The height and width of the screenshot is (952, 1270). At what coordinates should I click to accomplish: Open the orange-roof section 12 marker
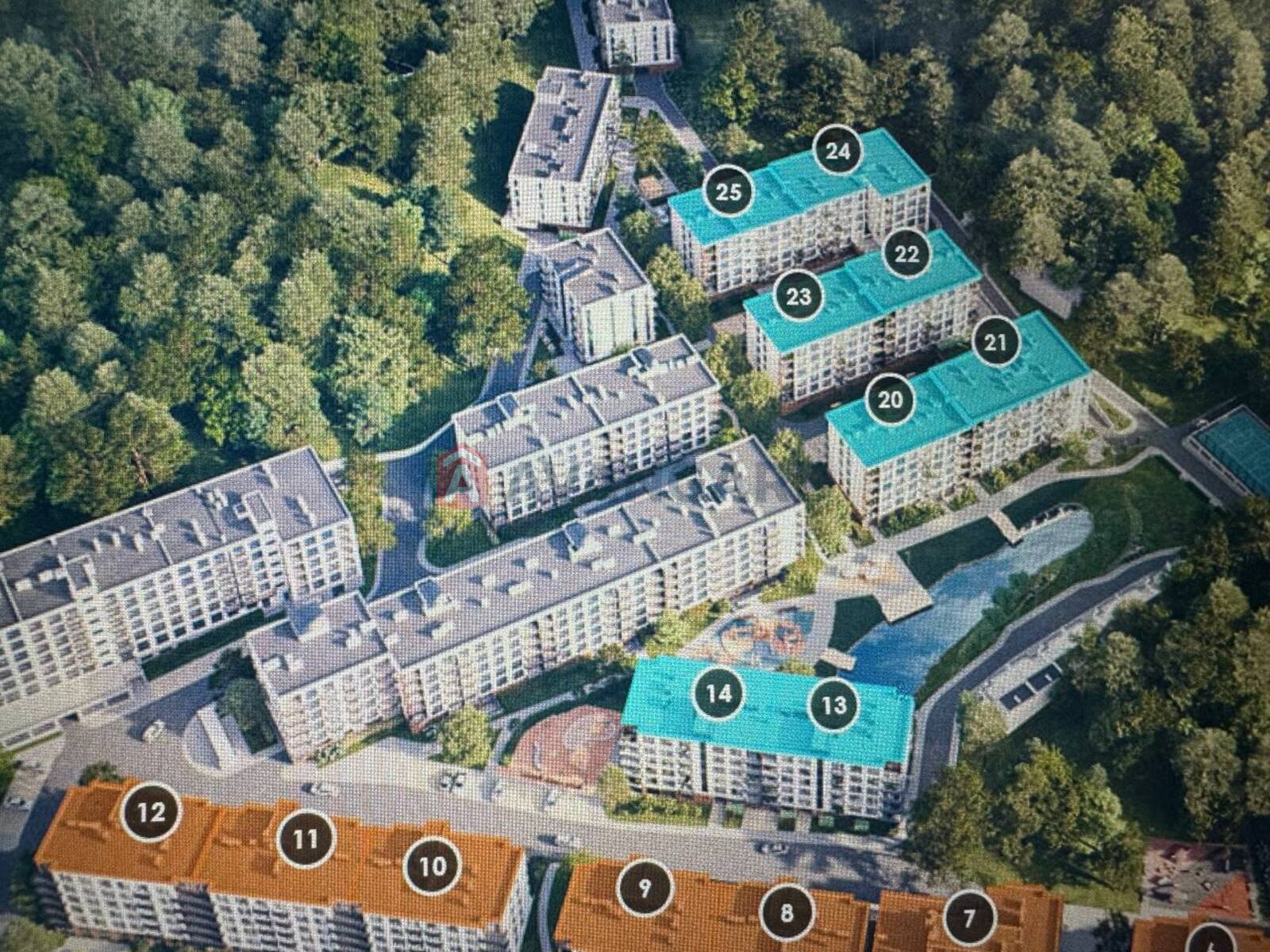pyautogui.click(x=152, y=812)
